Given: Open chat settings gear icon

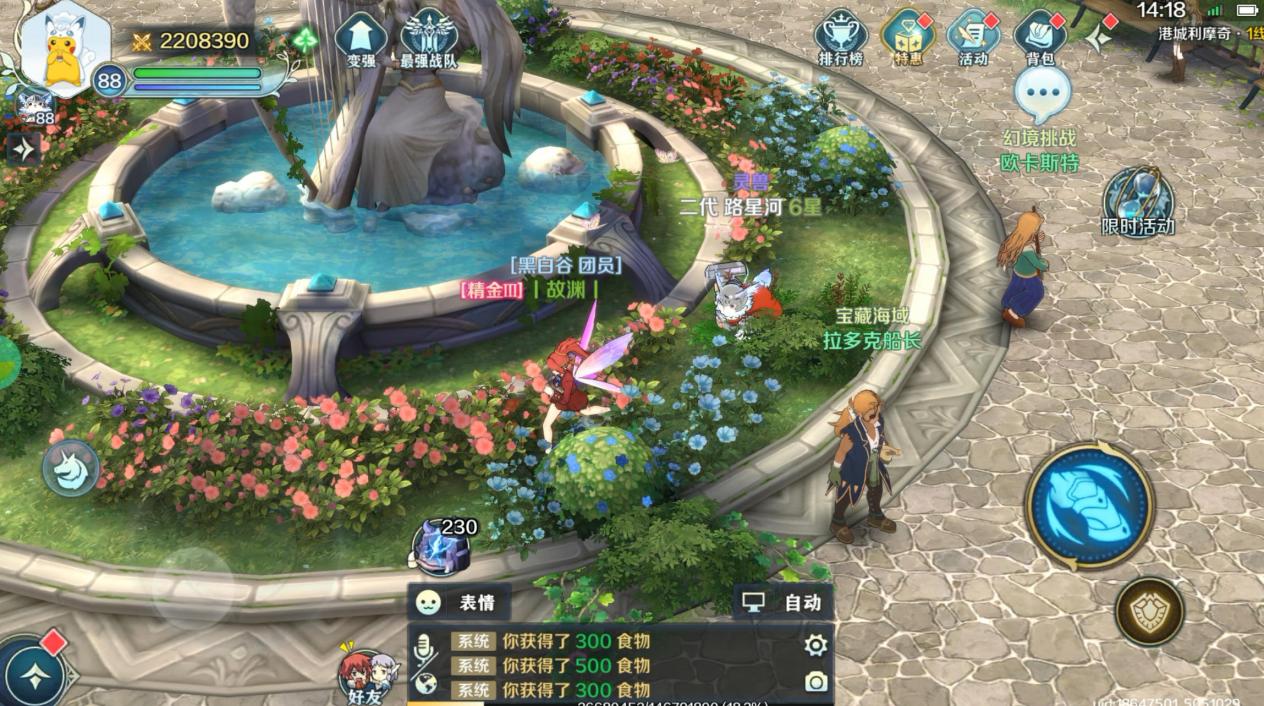Looking at the screenshot, I should coord(816,645).
